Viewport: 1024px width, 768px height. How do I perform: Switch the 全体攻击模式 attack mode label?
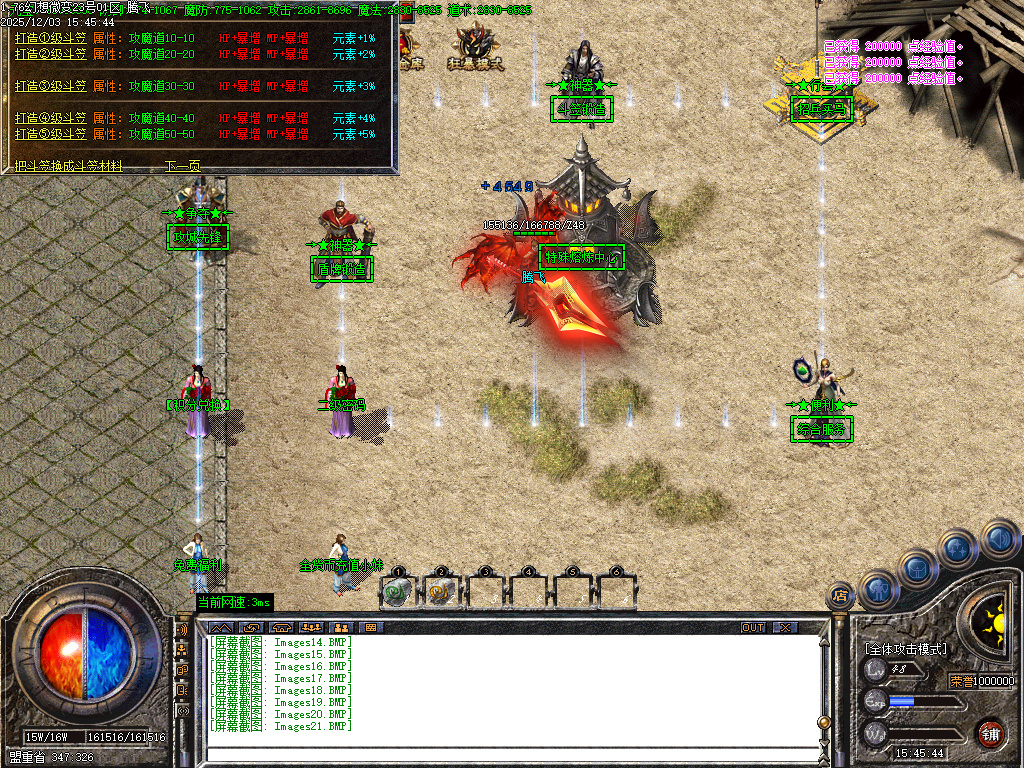[906, 649]
